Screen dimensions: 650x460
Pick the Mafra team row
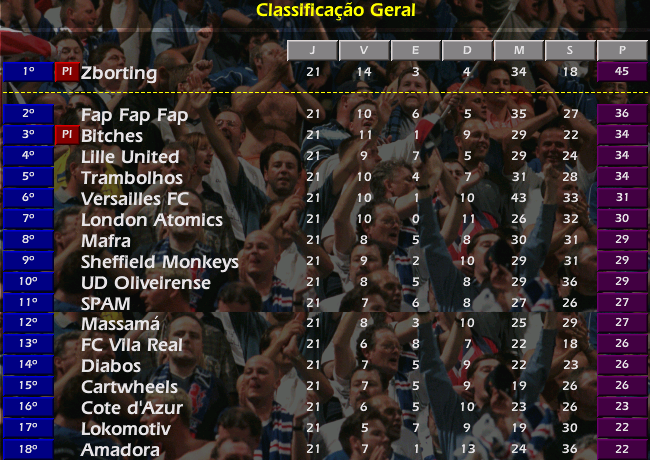pos(107,241)
